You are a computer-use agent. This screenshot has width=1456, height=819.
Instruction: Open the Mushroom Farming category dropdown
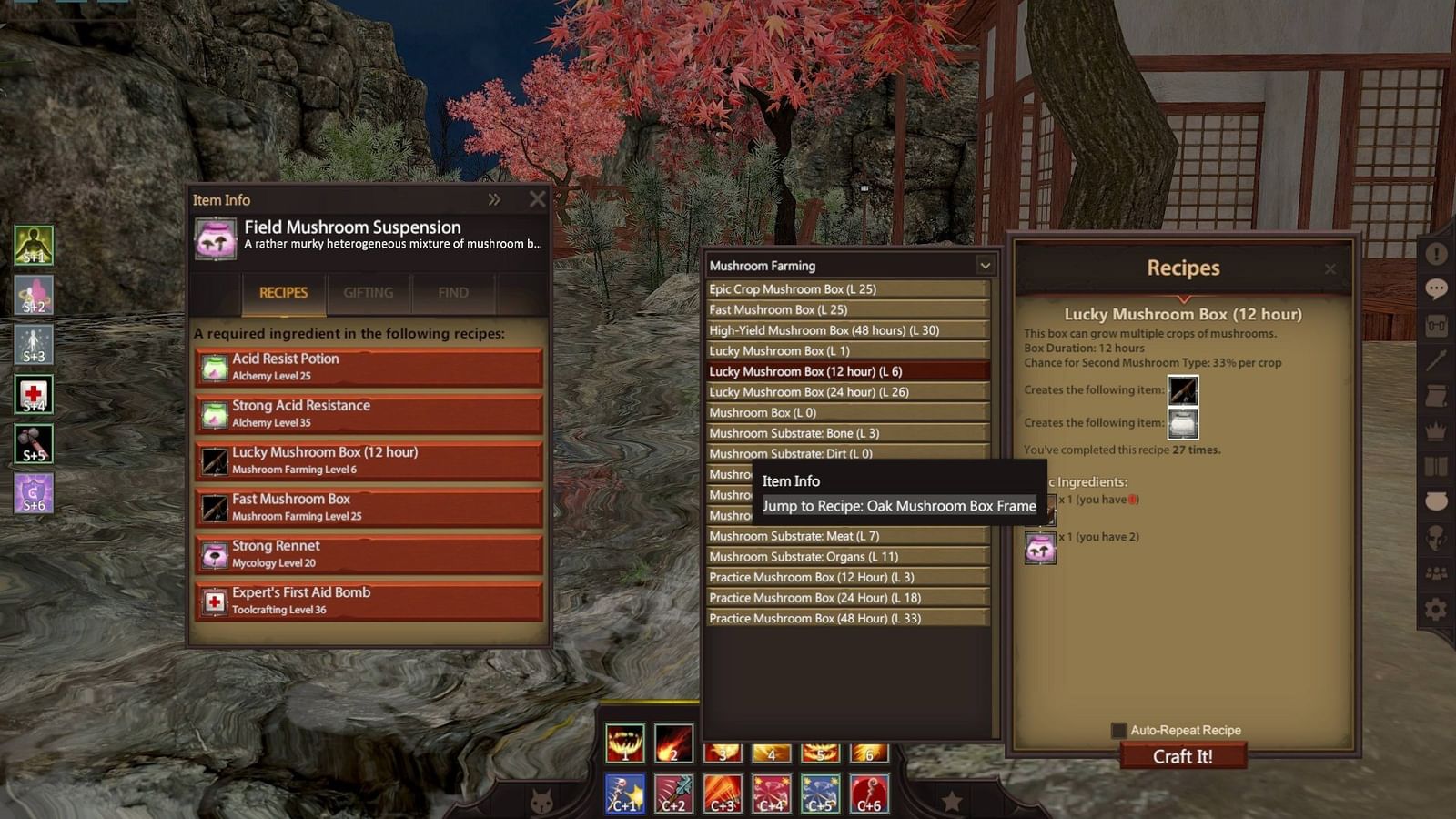(986, 265)
